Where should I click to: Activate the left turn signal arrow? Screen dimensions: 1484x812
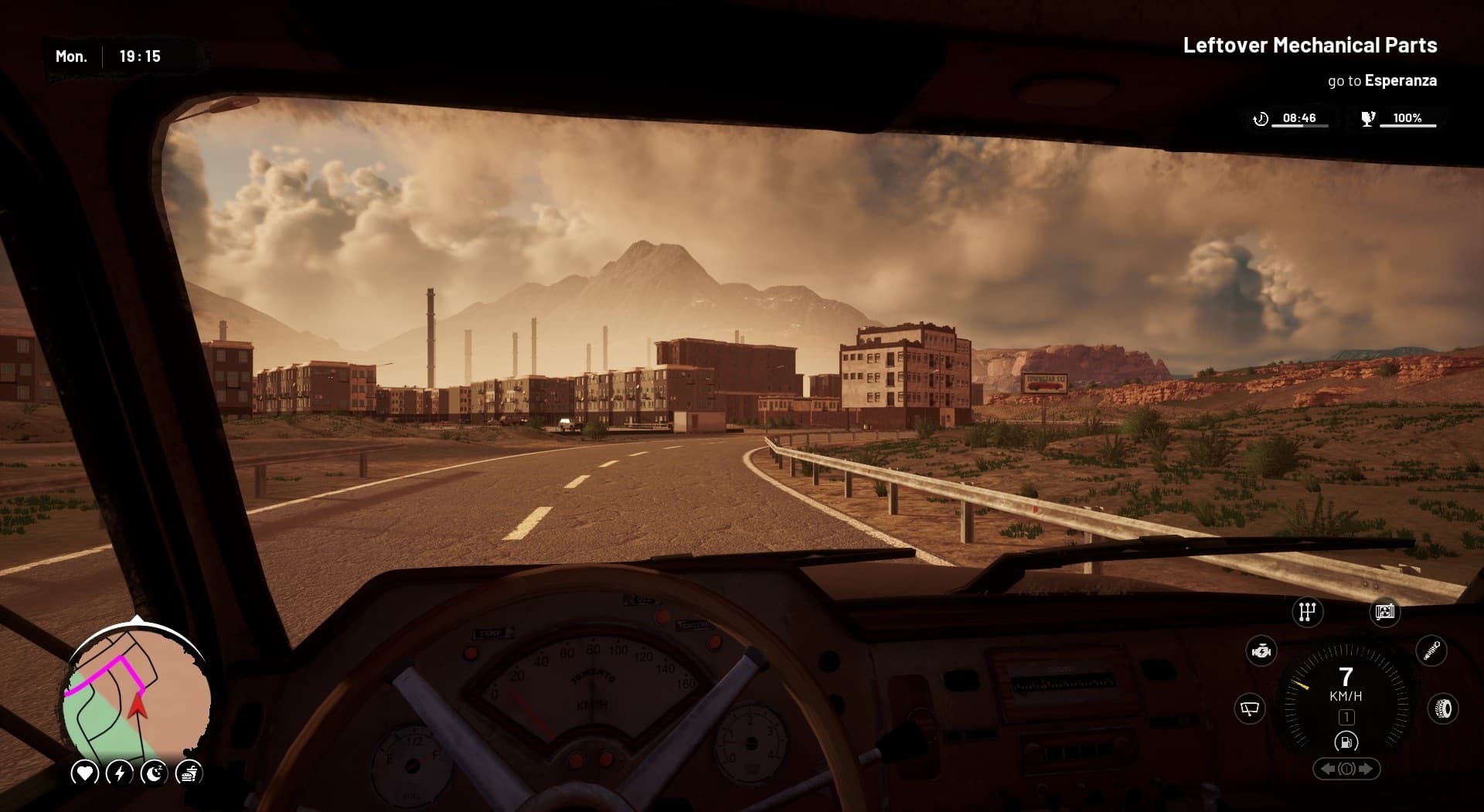pyautogui.click(x=1326, y=770)
